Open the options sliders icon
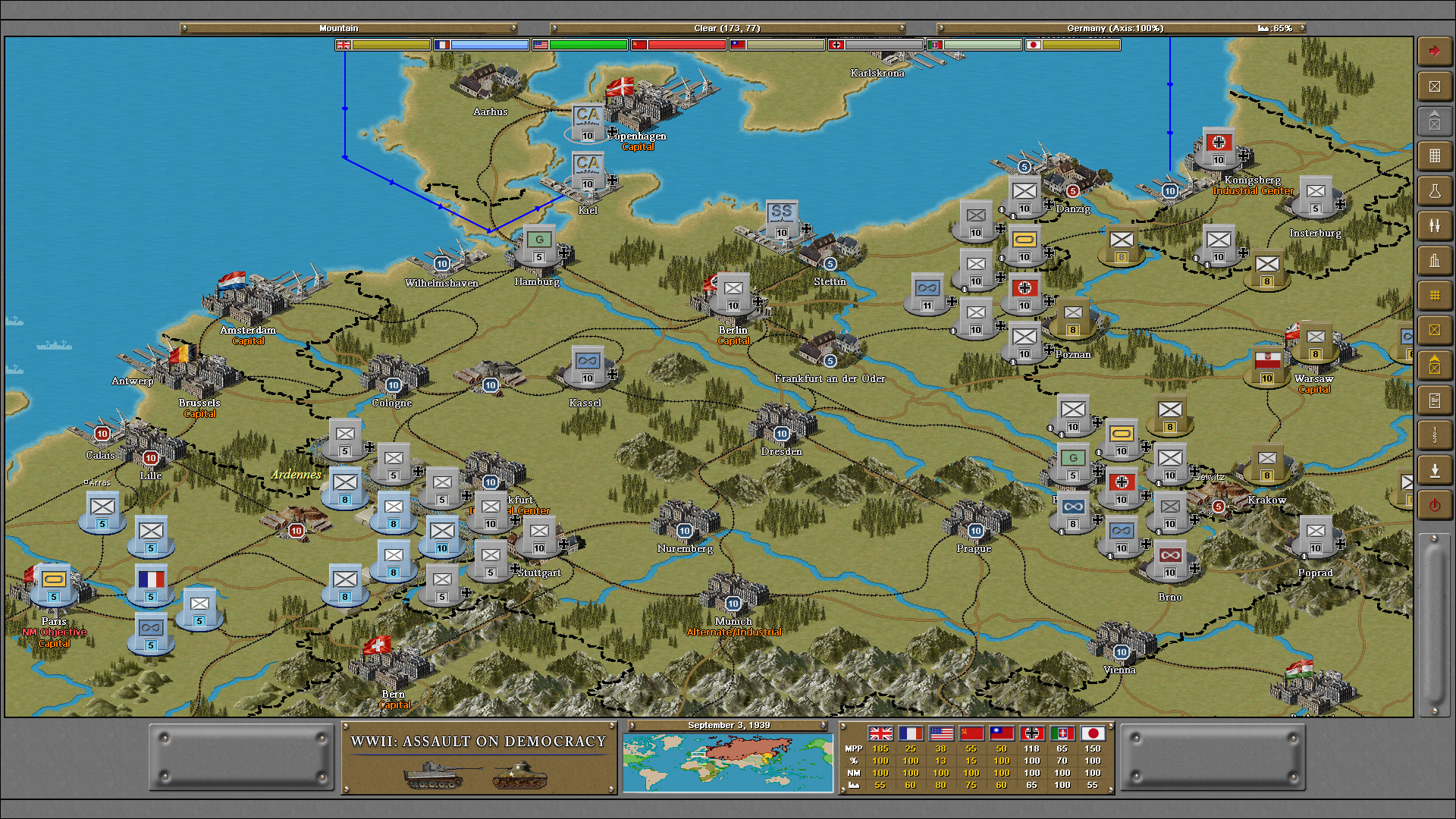 point(1435,225)
